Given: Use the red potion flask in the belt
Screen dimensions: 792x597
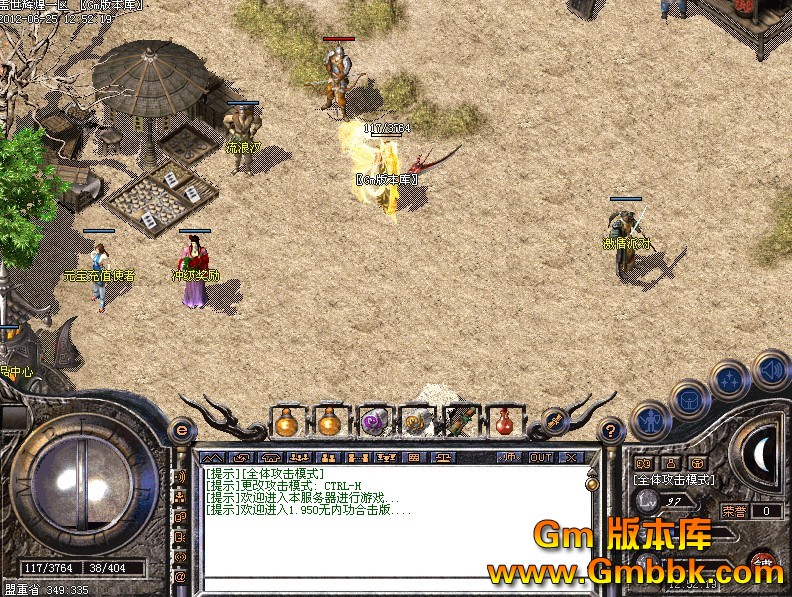Looking at the screenshot, I should coord(505,422).
